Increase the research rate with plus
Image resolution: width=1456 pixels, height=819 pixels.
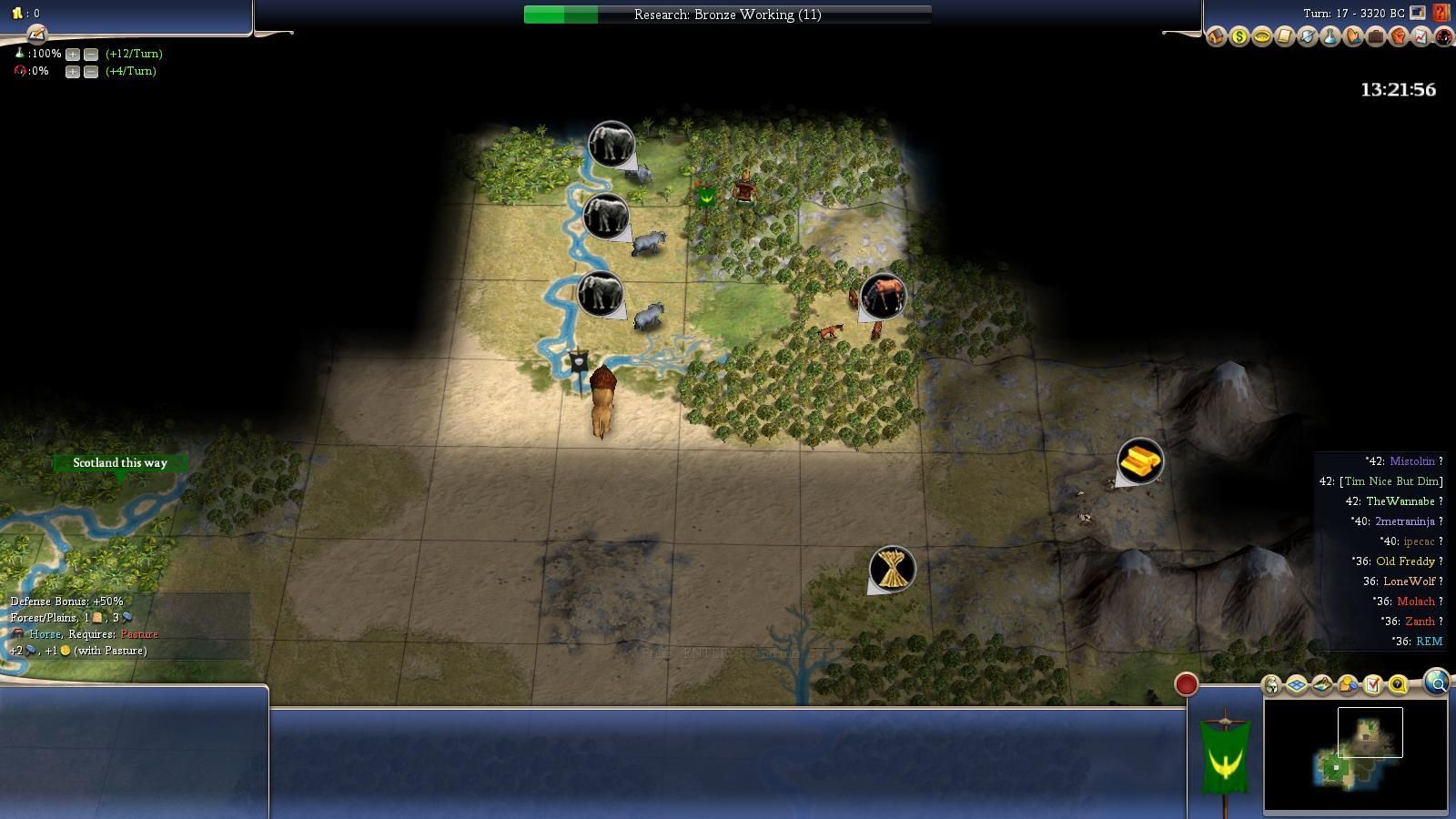coord(73,54)
